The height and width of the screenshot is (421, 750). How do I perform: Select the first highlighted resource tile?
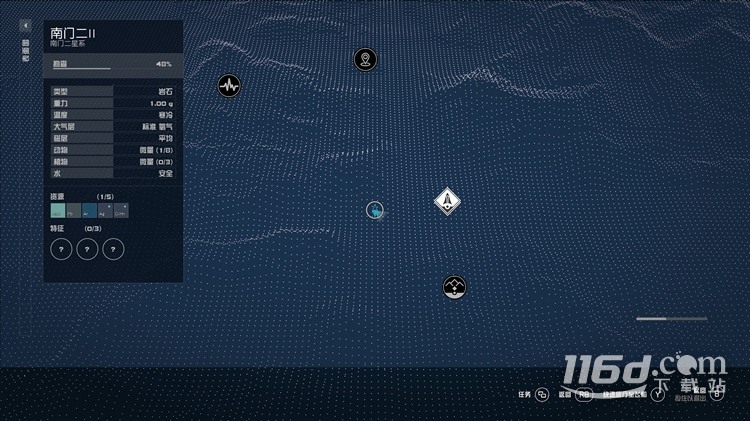click(x=58, y=210)
